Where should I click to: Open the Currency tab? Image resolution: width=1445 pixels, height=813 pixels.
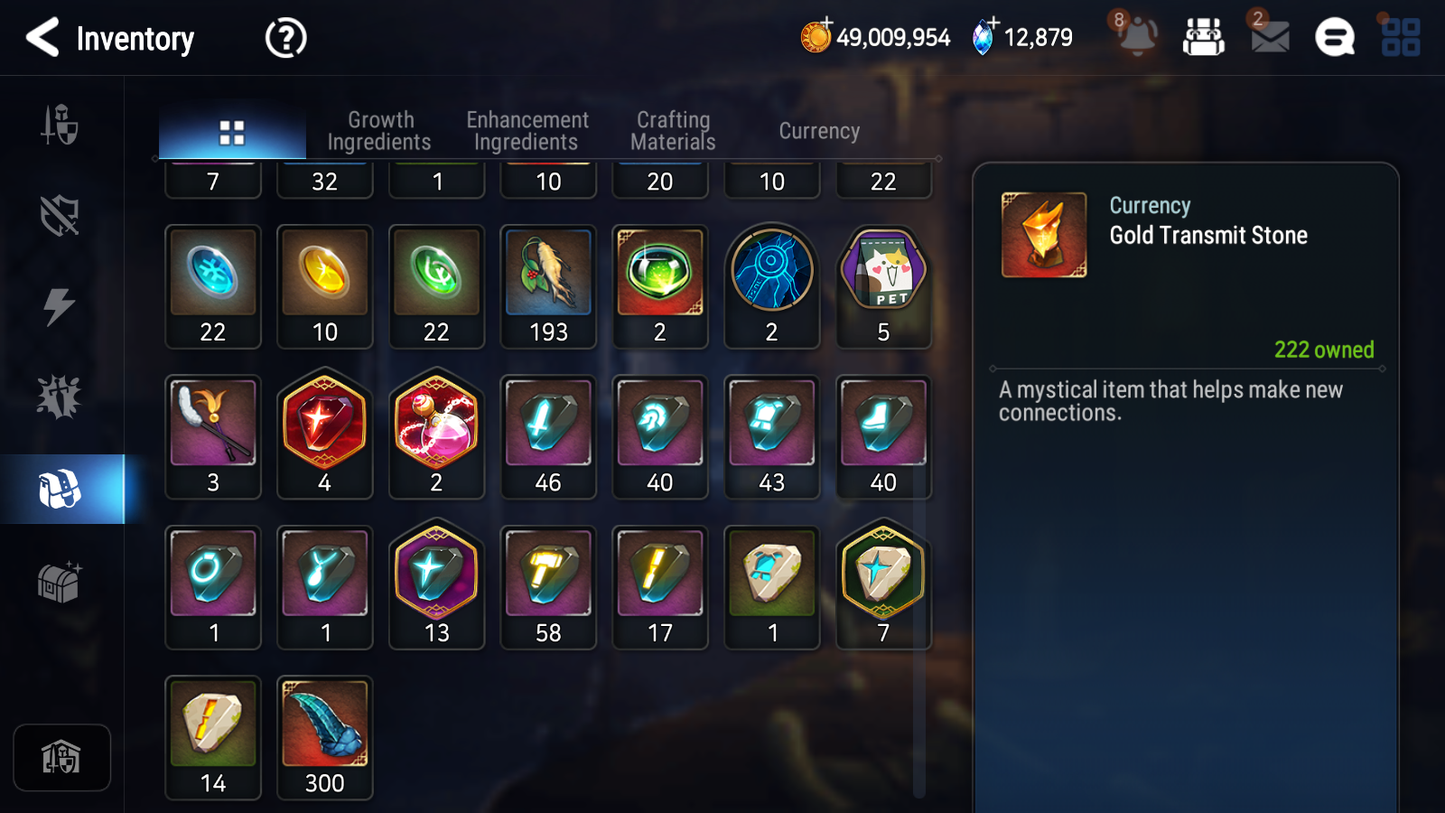point(818,130)
